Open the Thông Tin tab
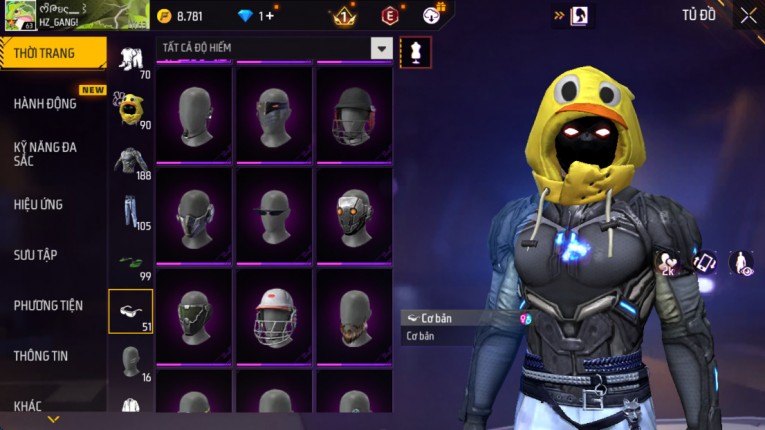 click(x=42, y=355)
